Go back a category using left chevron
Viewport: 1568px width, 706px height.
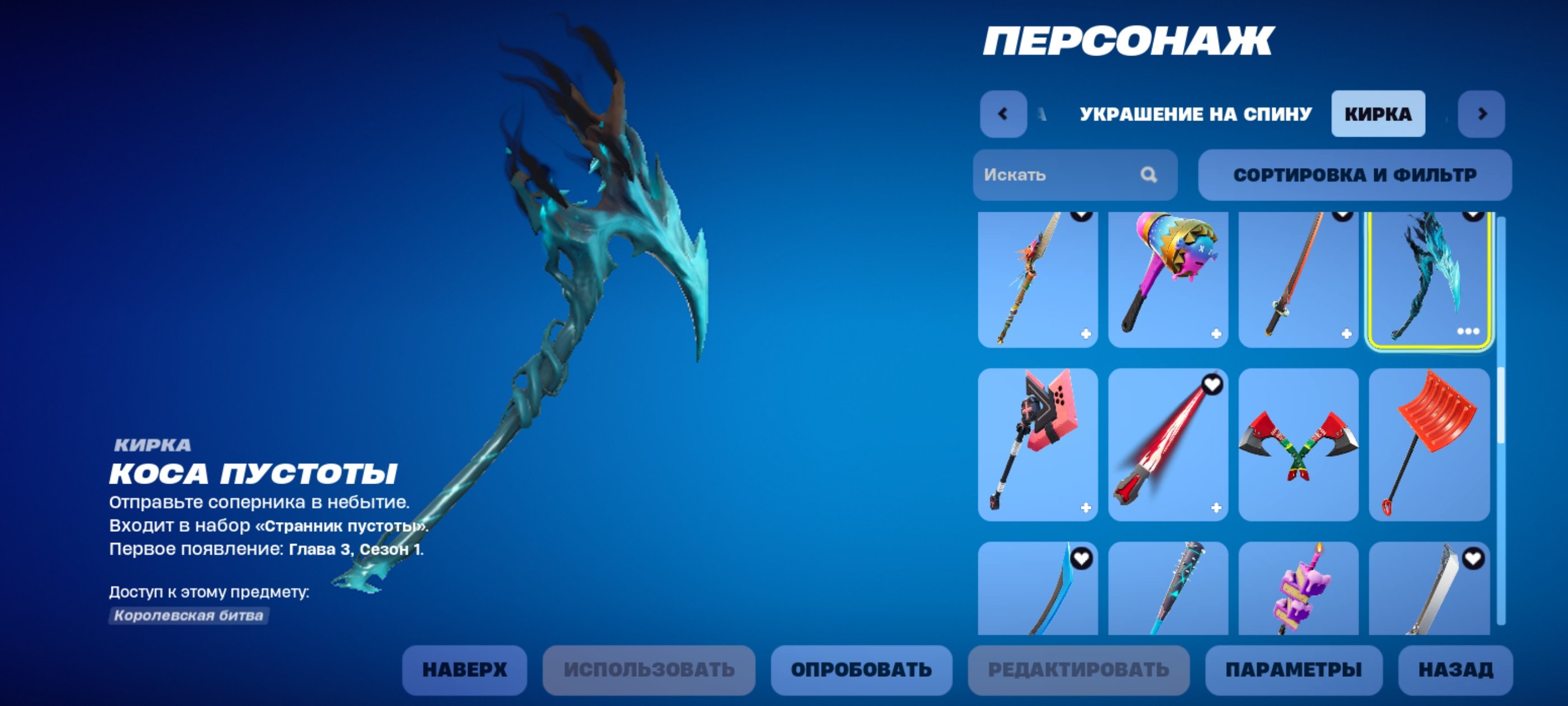tap(1004, 114)
